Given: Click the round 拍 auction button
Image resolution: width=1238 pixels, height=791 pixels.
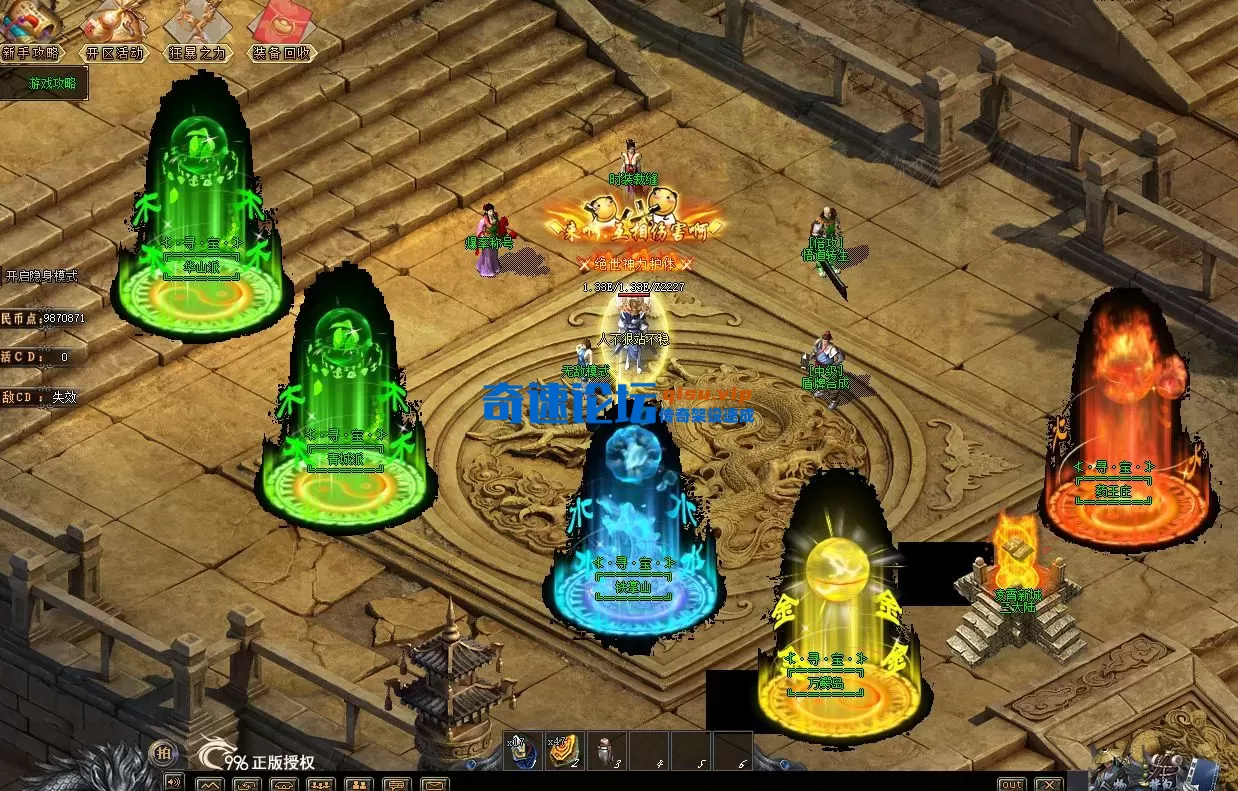Looking at the screenshot, I should click(x=161, y=753).
